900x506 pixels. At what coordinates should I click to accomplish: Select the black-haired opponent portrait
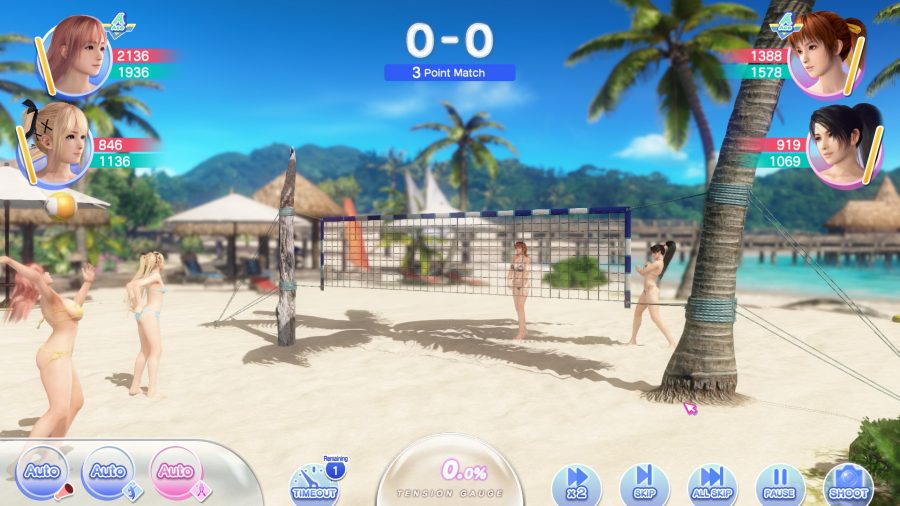pyautogui.click(x=845, y=143)
